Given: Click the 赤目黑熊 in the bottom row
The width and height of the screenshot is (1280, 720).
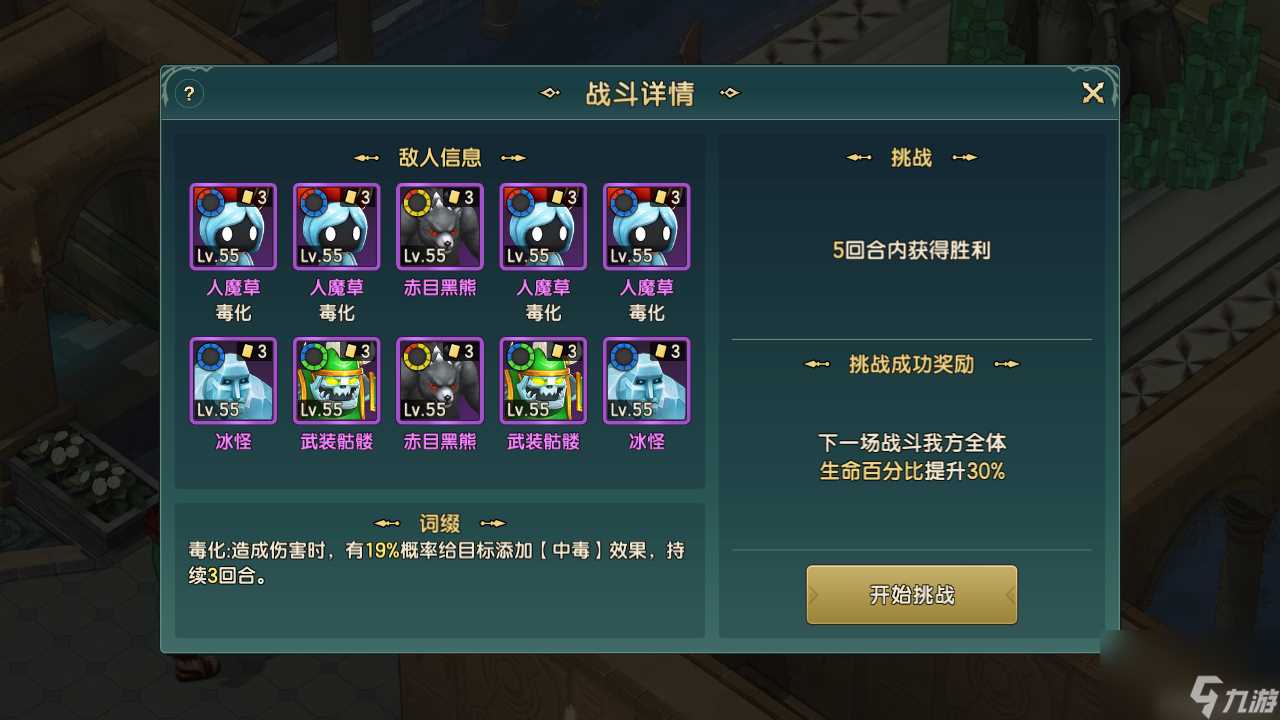Looking at the screenshot, I should click(439, 380).
